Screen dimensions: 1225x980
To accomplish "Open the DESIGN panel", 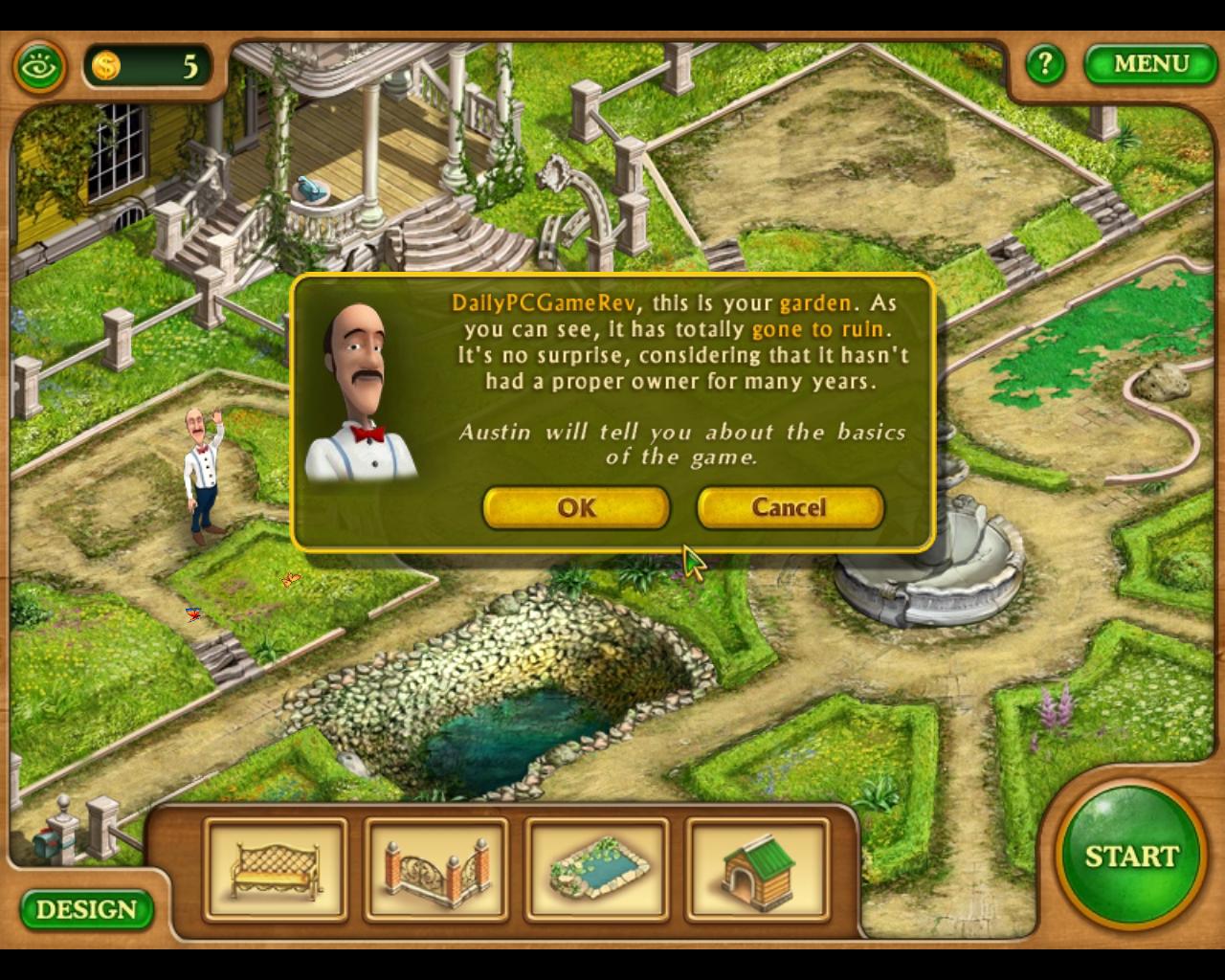I will 86,909.
